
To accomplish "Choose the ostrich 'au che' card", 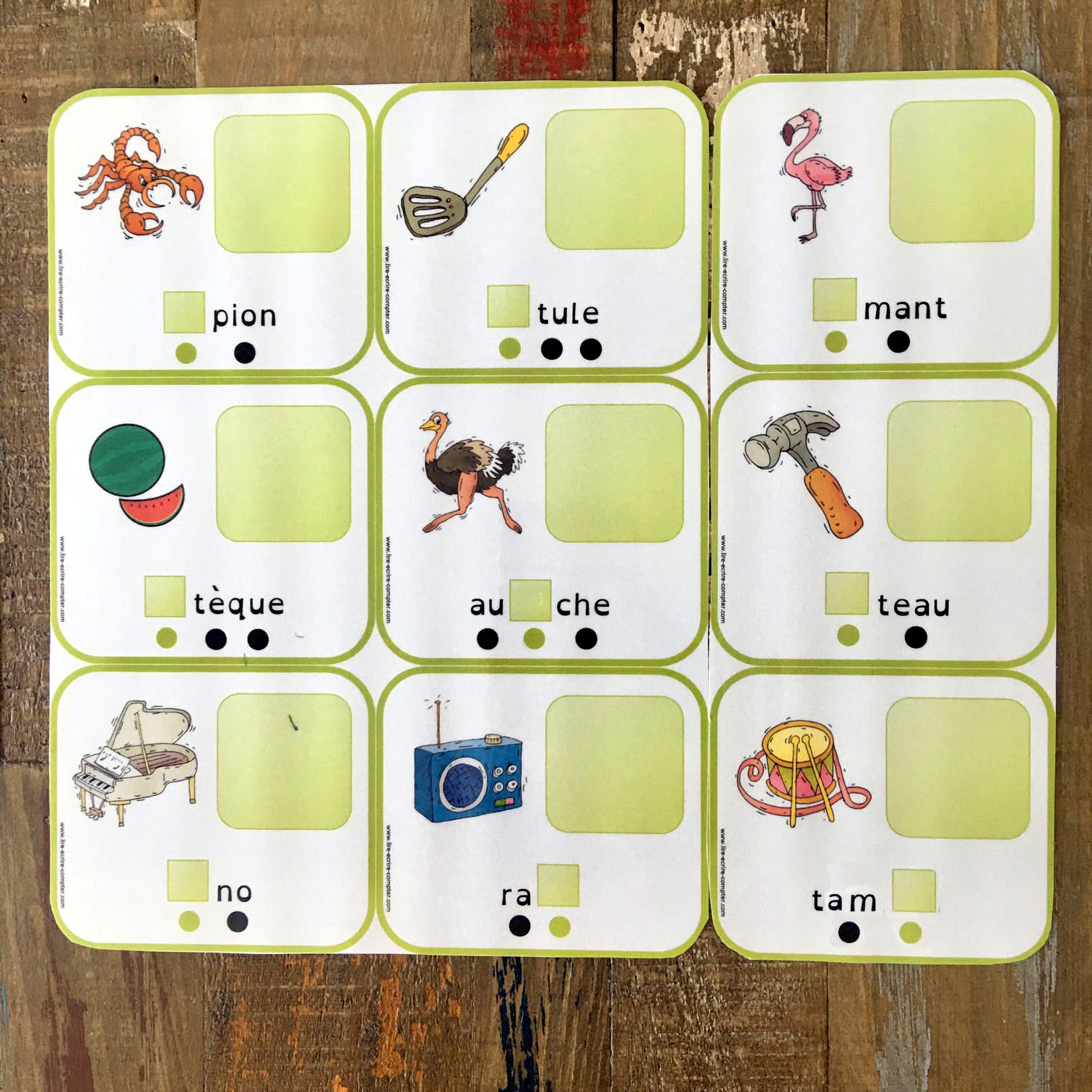I will [542, 519].
